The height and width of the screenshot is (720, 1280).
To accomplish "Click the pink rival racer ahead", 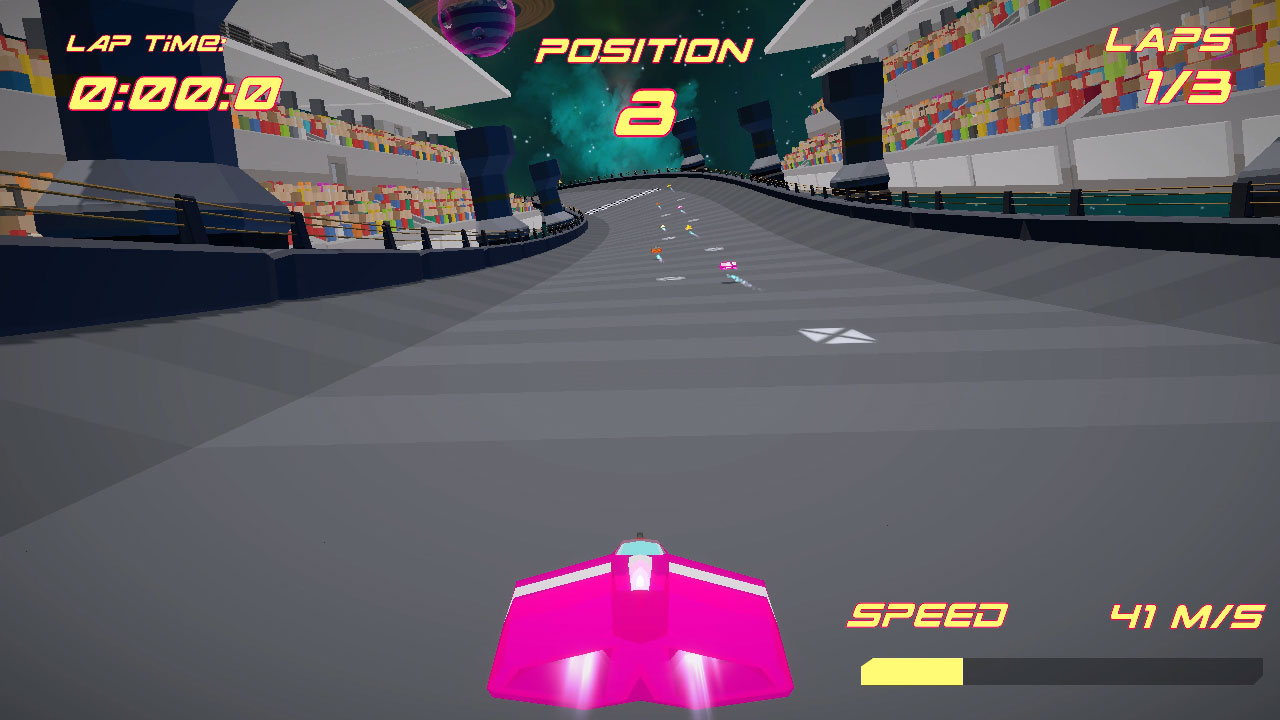I will (728, 266).
